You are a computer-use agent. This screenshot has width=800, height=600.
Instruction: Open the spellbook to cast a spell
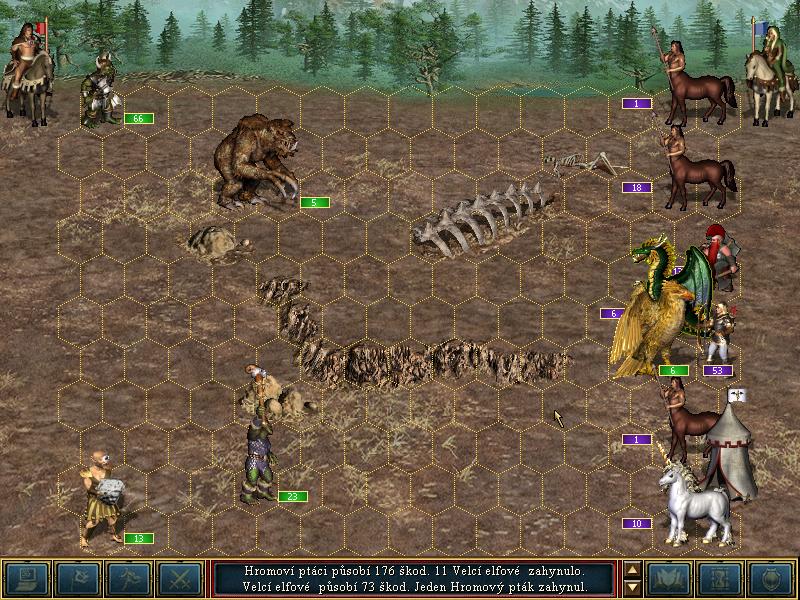[669, 578]
